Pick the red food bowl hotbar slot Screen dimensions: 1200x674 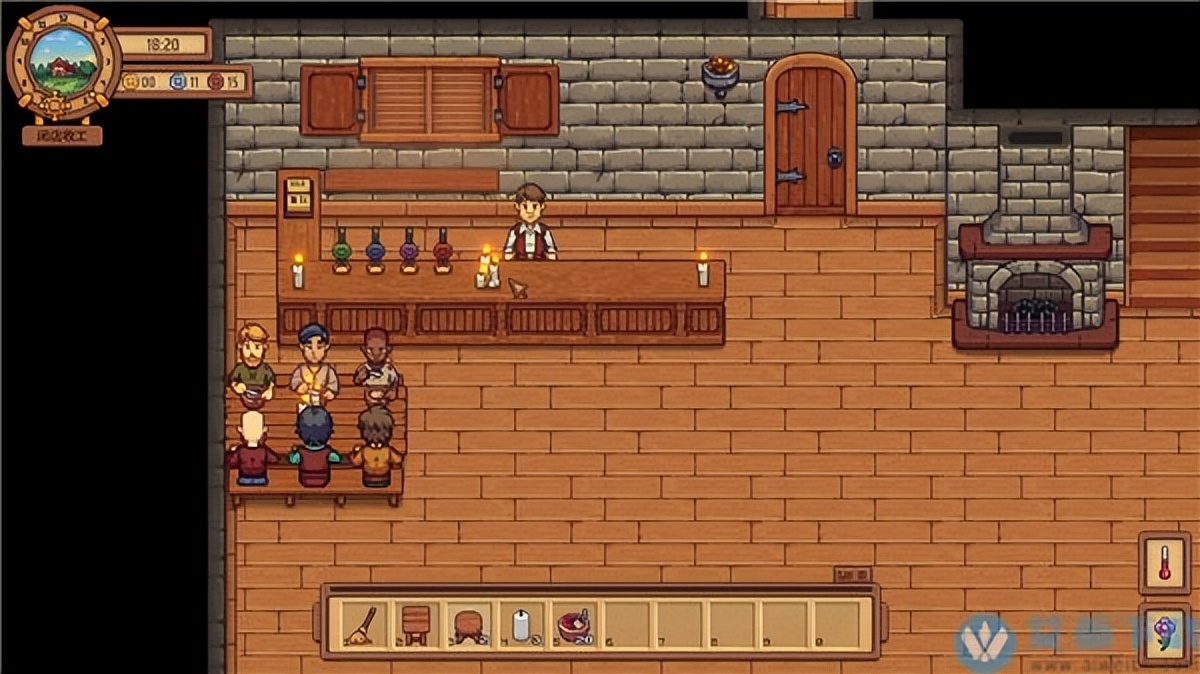click(574, 625)
